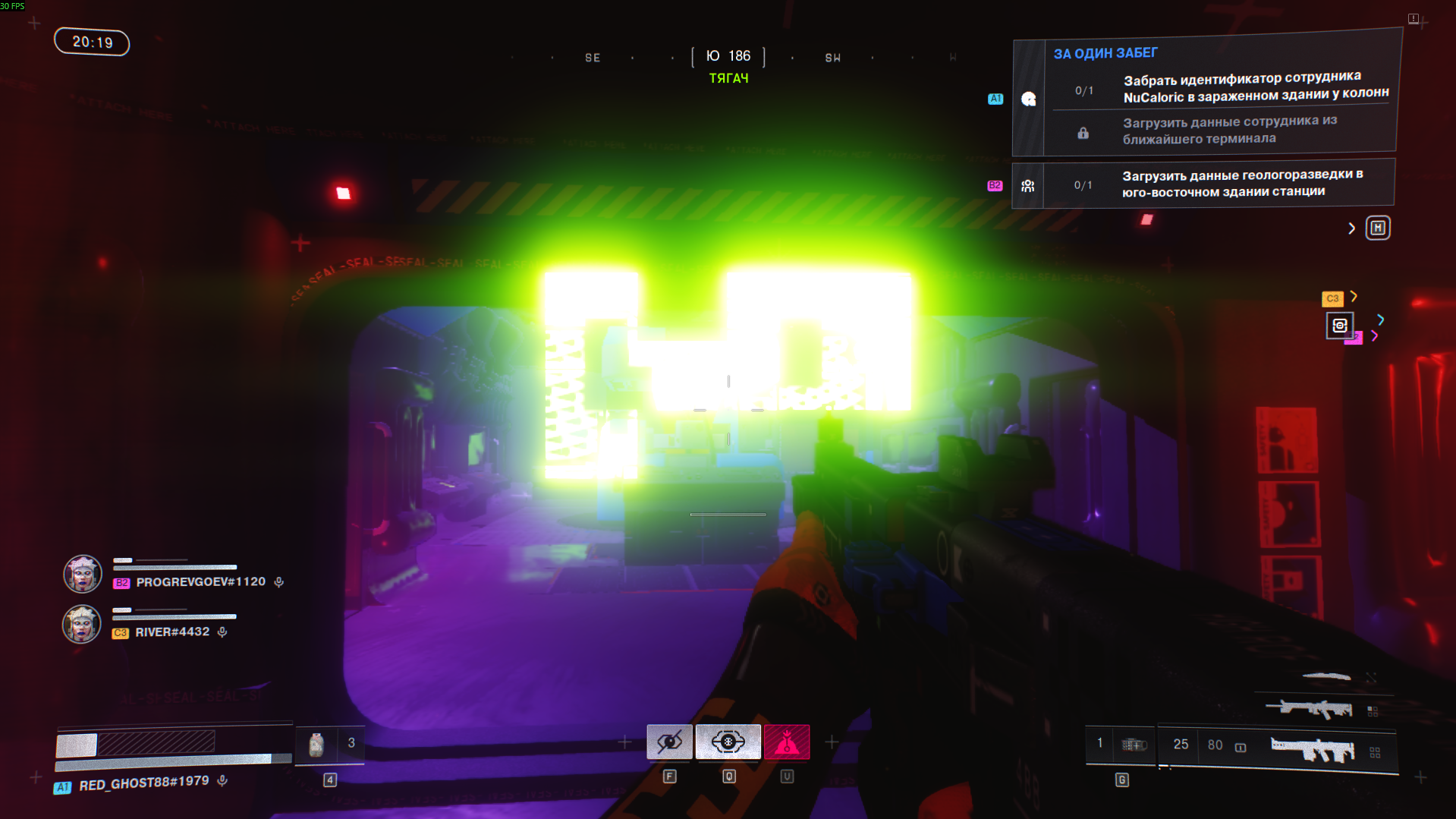Screen dimensions: 1456x819
Task: Activate the crossed-out eye ability
Action: [x=669, y=742]
